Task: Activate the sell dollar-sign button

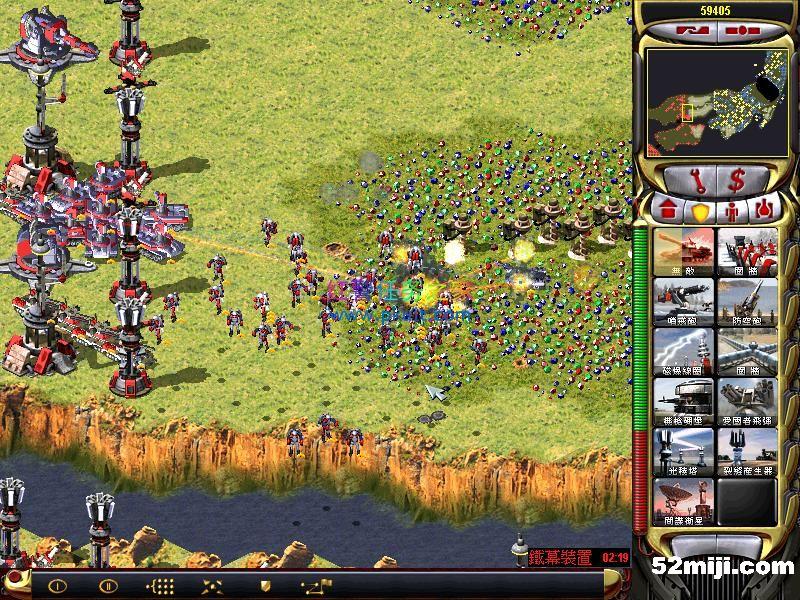Action: pyautogui.click(x=735, y=181)
